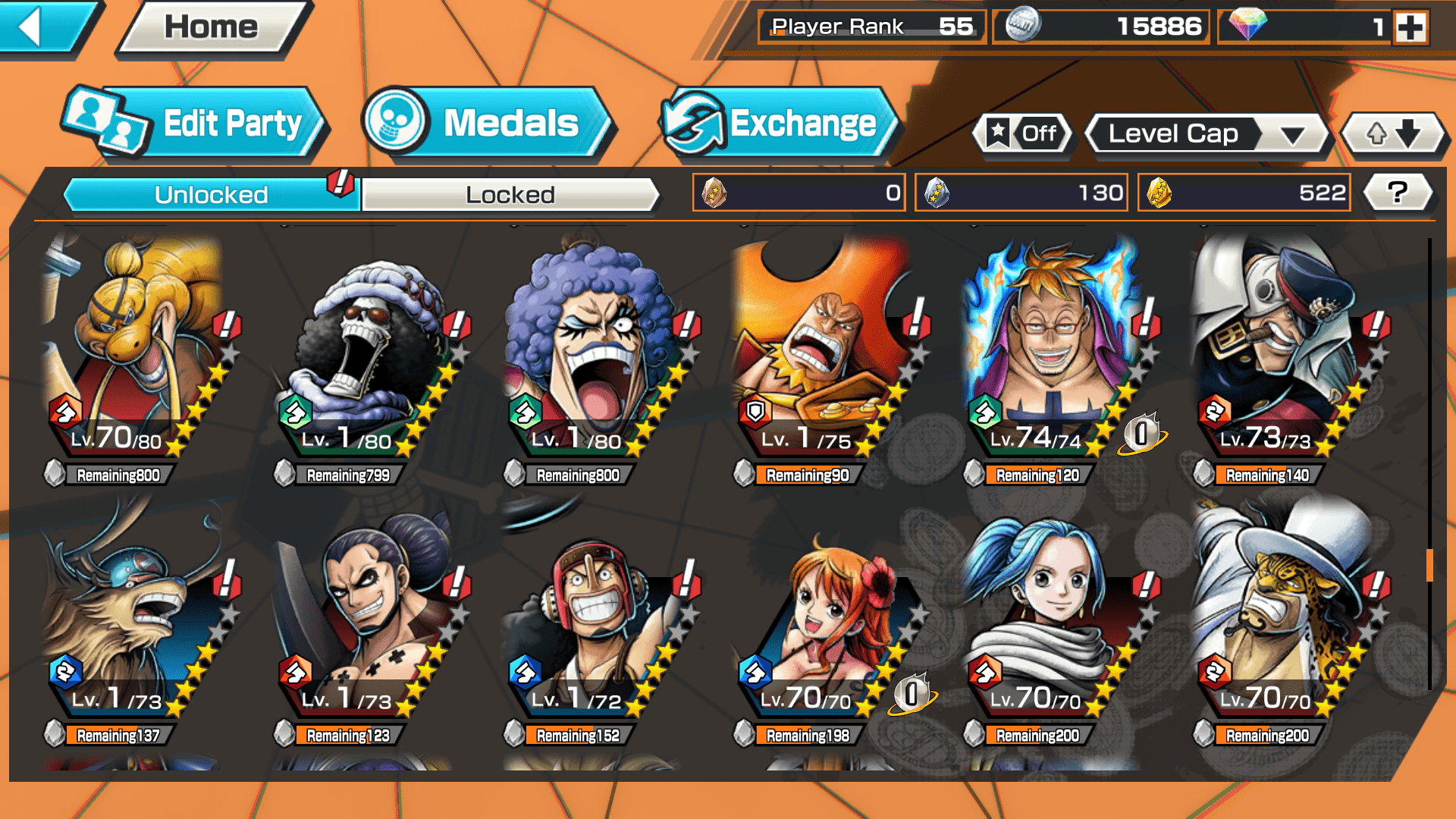Add rainbow diamonds with the plus button
This screenshot has width=1456, height=819.
[1410, 28]
